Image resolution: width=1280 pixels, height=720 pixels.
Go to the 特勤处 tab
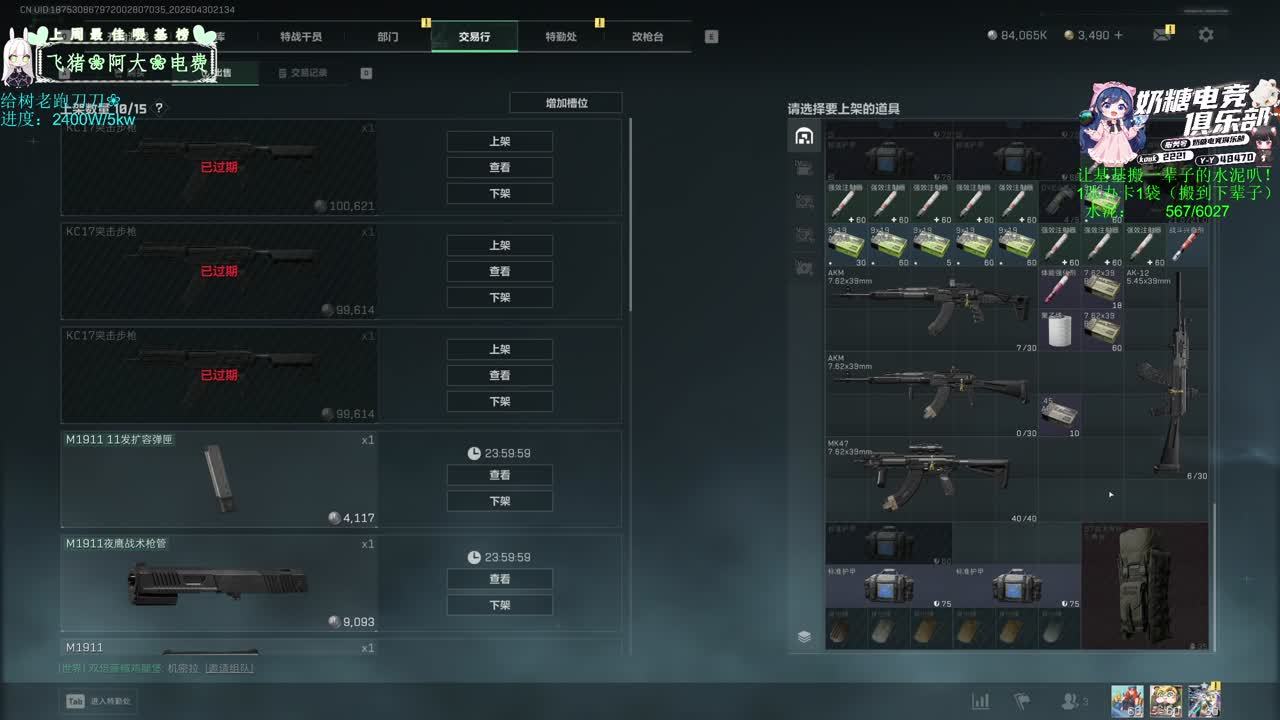coord(561,37)
